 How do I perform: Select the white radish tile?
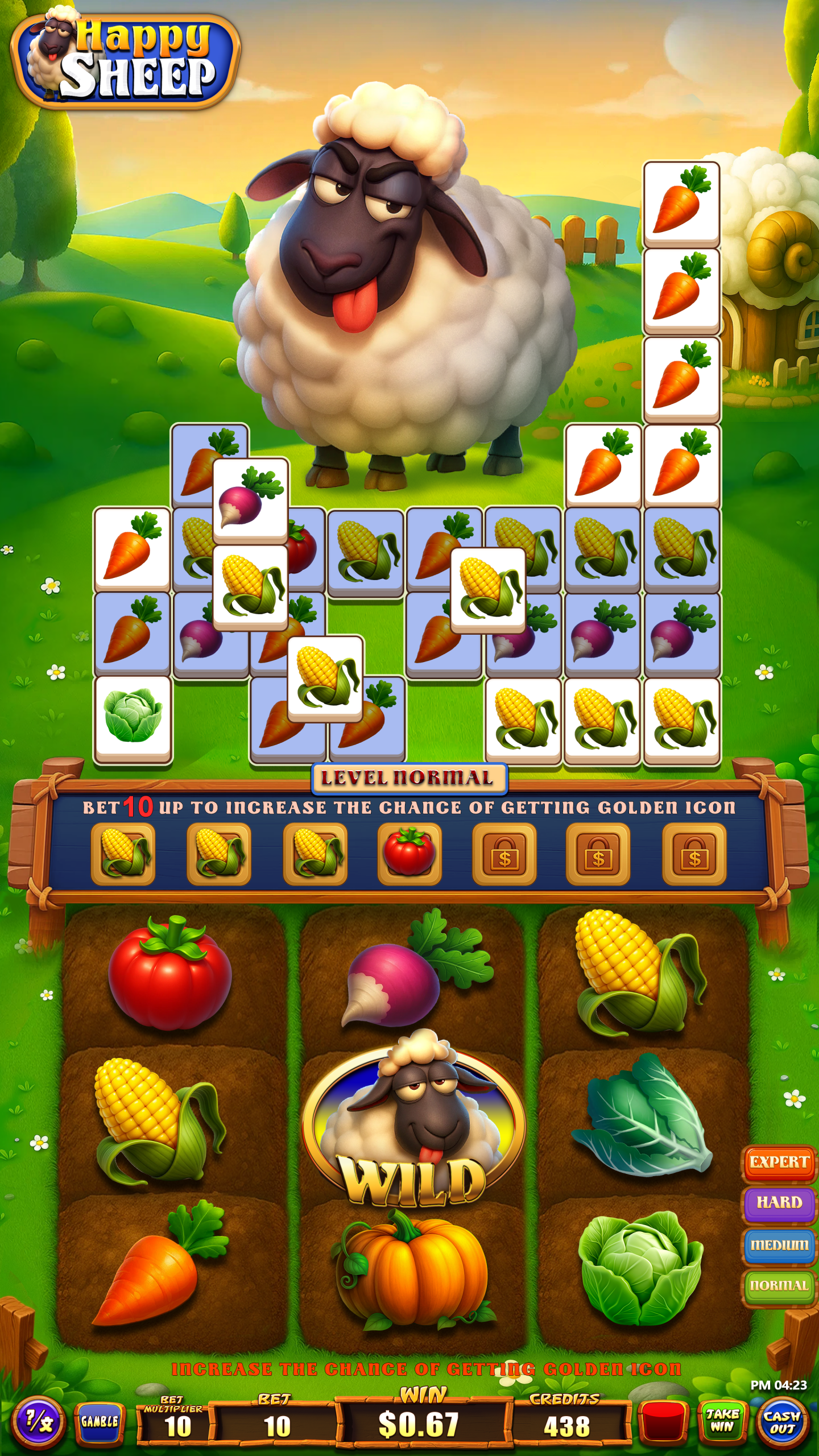point(250,499)
